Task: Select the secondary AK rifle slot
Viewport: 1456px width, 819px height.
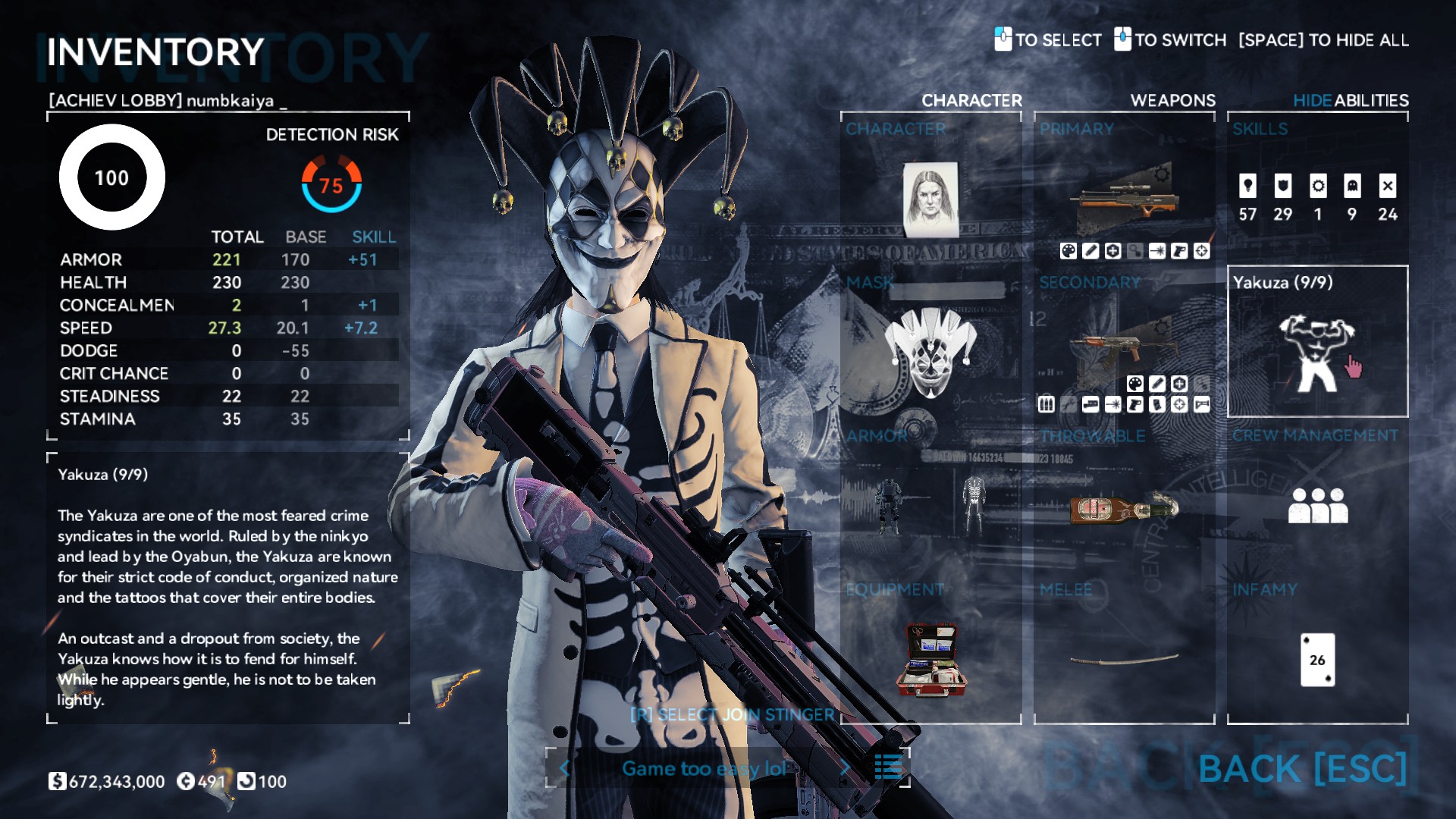Action: click(x=1124, y=347)
